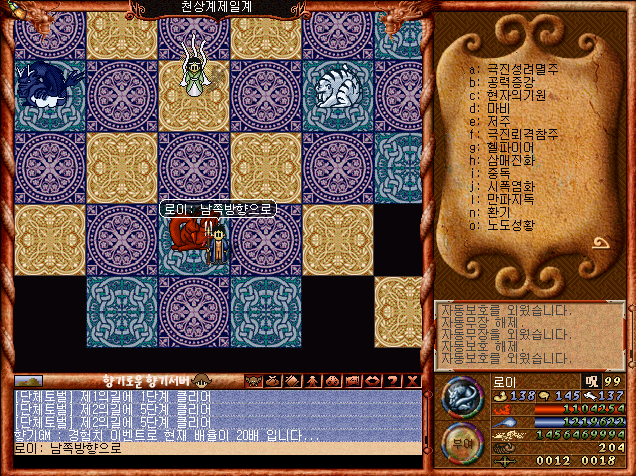Image resolution: width=636 pixels, height=476 pixels.
Task: Choose 시폭염화 in the spell list
Action: coord(509,186)
